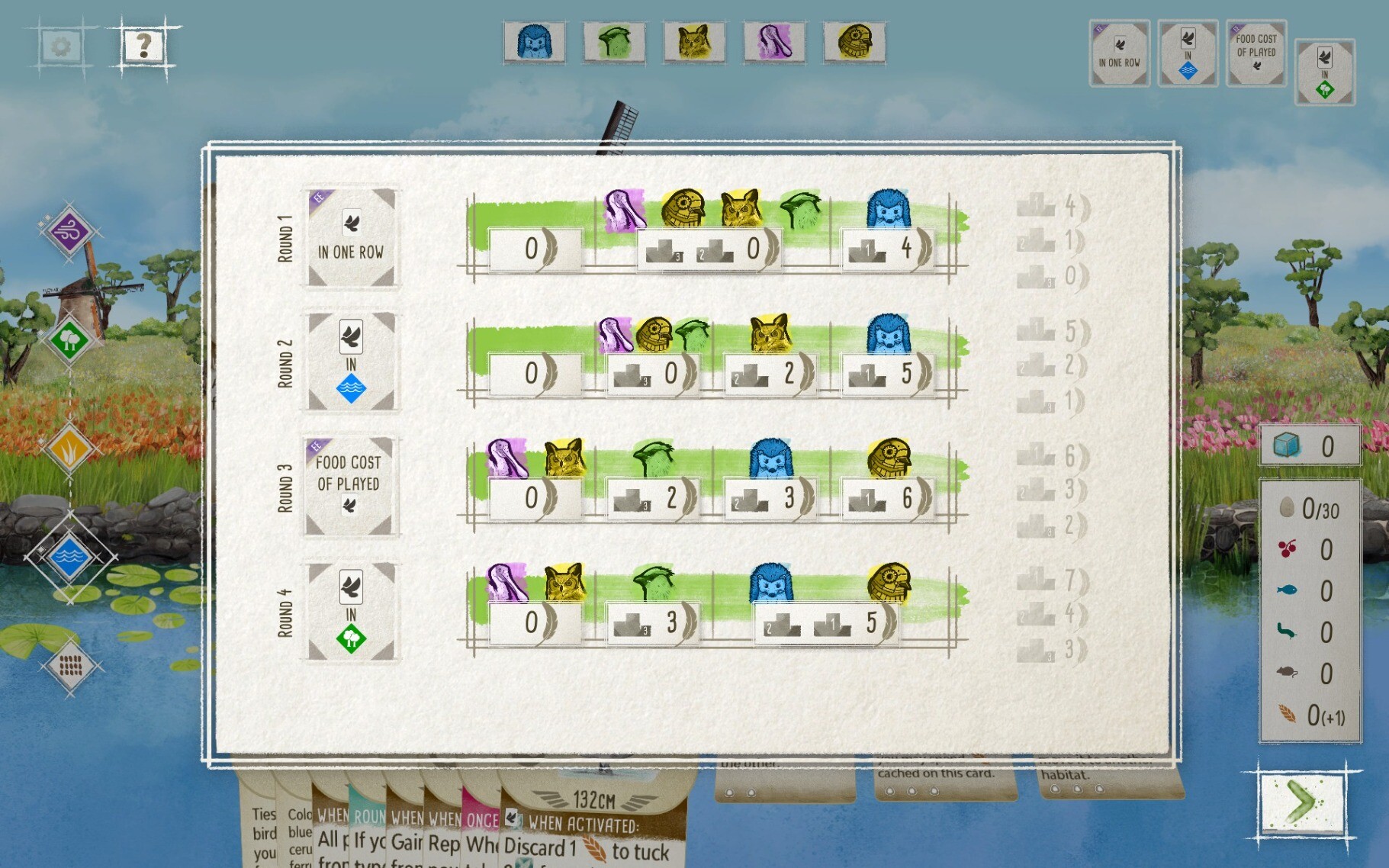Select the orange grassland habitat diamond
The height and width of the screenshot is (868, 1389).
[69, 448]
